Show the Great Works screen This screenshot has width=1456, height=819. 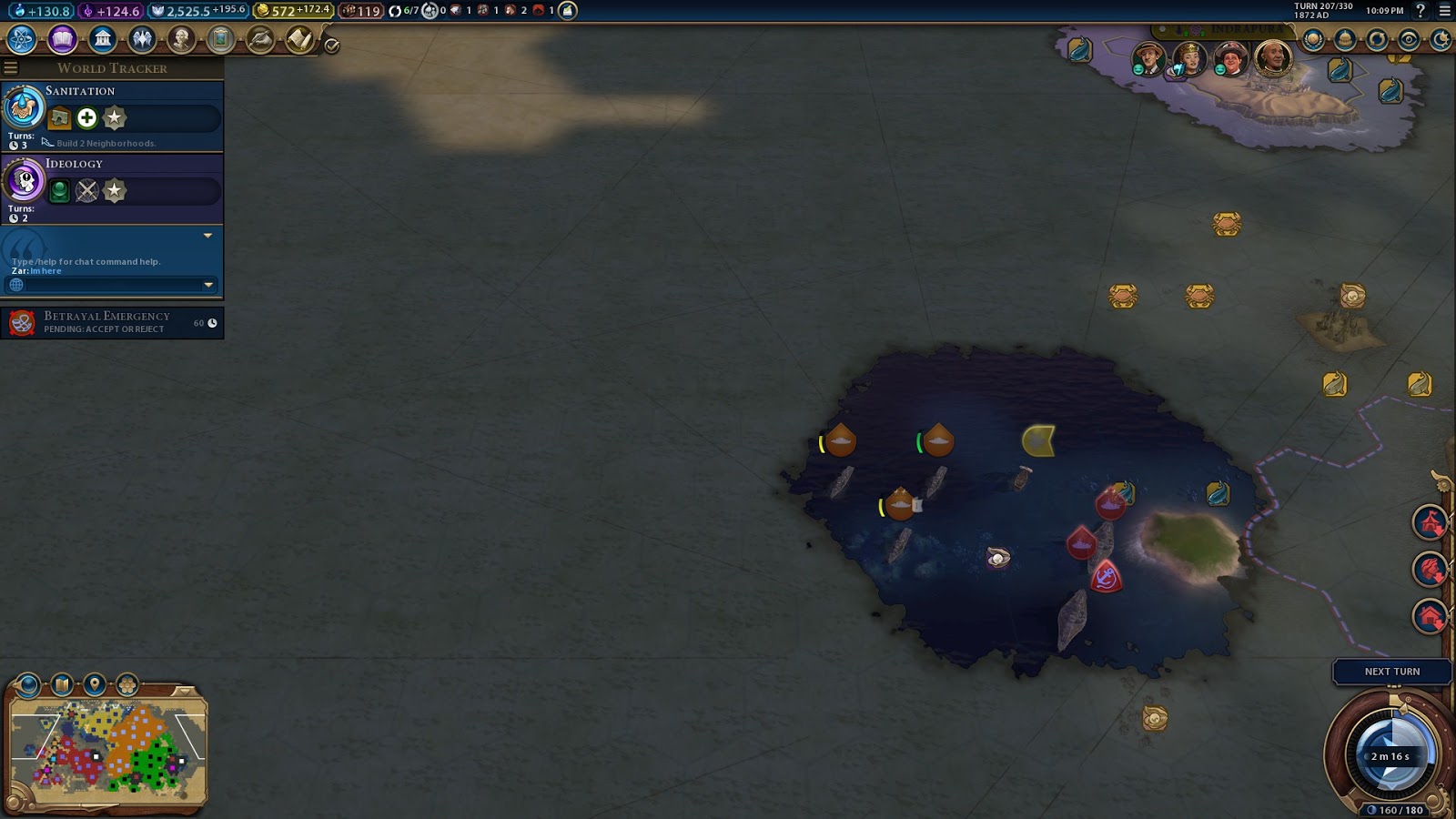tap(220, 39)
